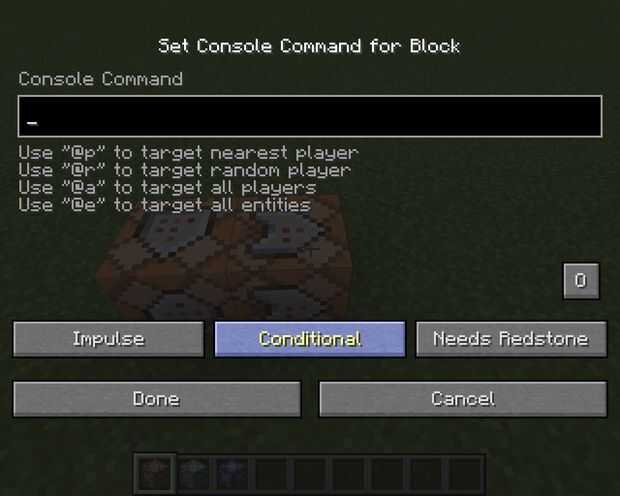This screenshot has width=620, height=496.
Task: Switch the Conditional setting button
Action: [x=310, y=339]
